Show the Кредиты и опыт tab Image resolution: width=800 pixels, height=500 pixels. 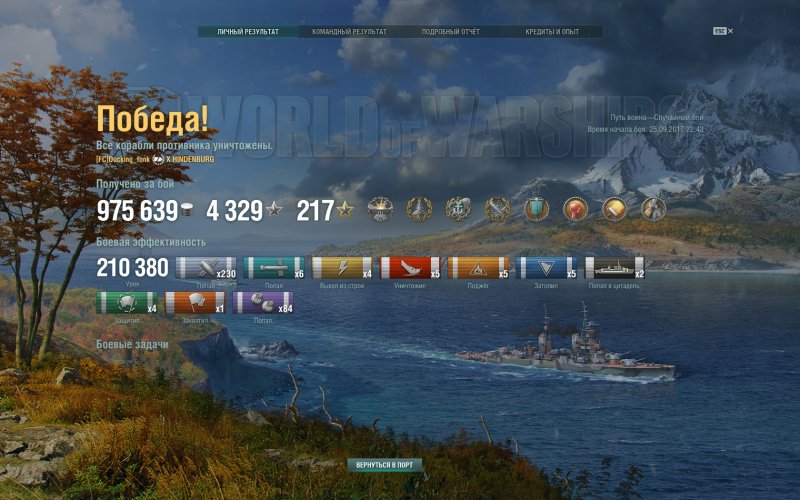pyautogui.click(x=552, y=32)
